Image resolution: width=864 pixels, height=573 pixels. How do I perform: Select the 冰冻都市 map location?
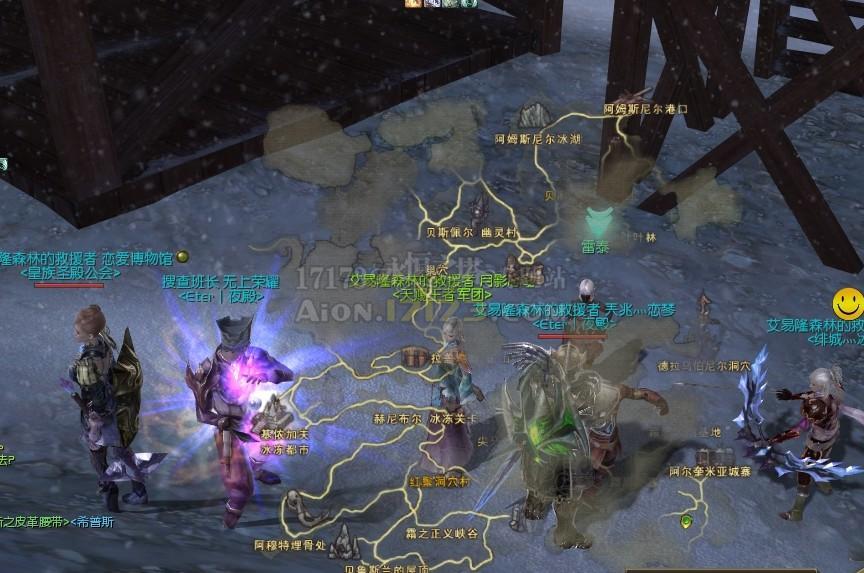click(x=285, y=450)
